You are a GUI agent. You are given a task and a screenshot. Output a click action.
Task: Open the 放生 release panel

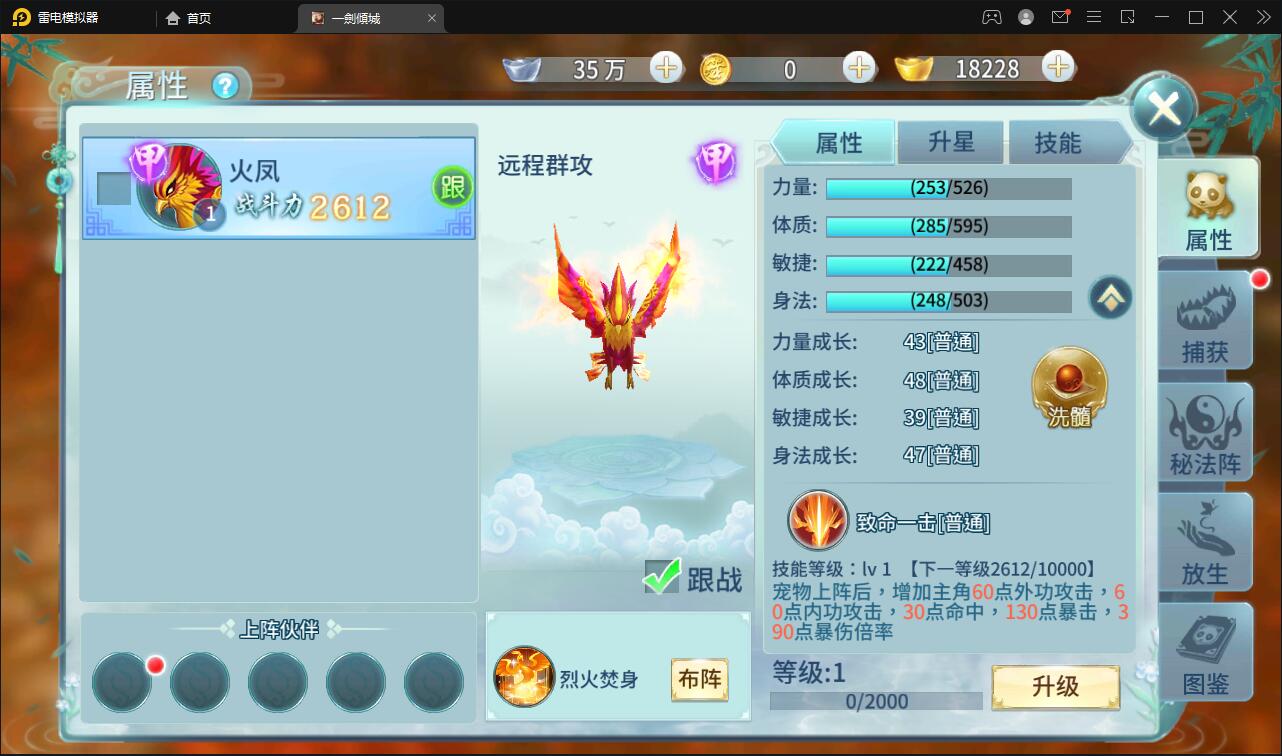[x=1205, y=543]
